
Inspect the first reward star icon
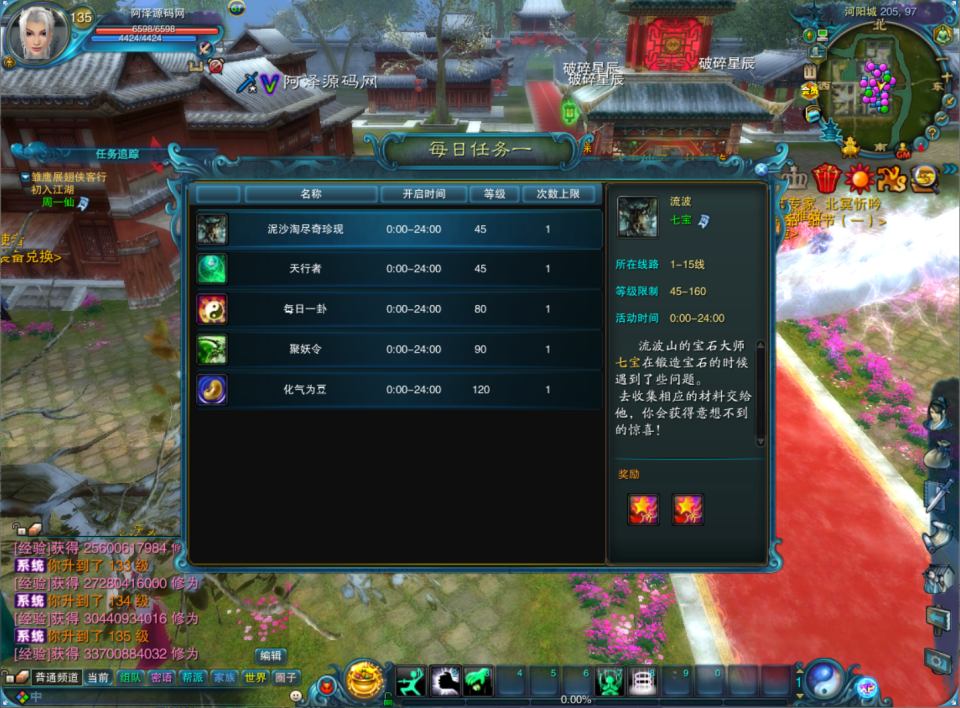point(643,510)
